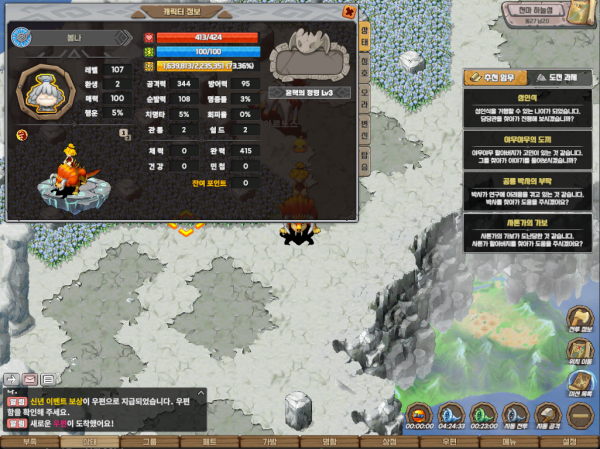Click the mail envelope chat icon
The image size is (600, 449).
[x=30, y=380]
